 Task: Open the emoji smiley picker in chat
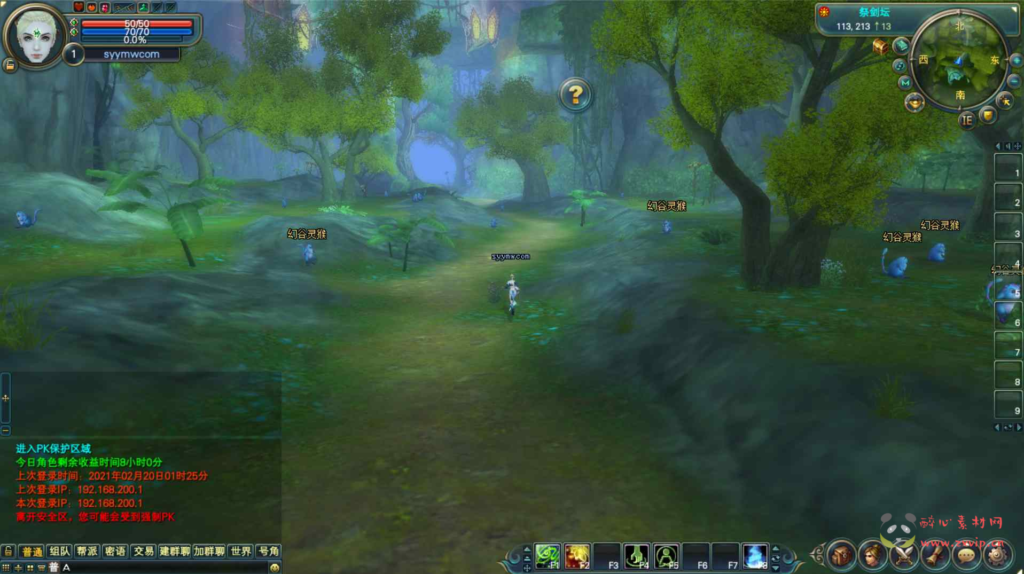pos(274,567)
